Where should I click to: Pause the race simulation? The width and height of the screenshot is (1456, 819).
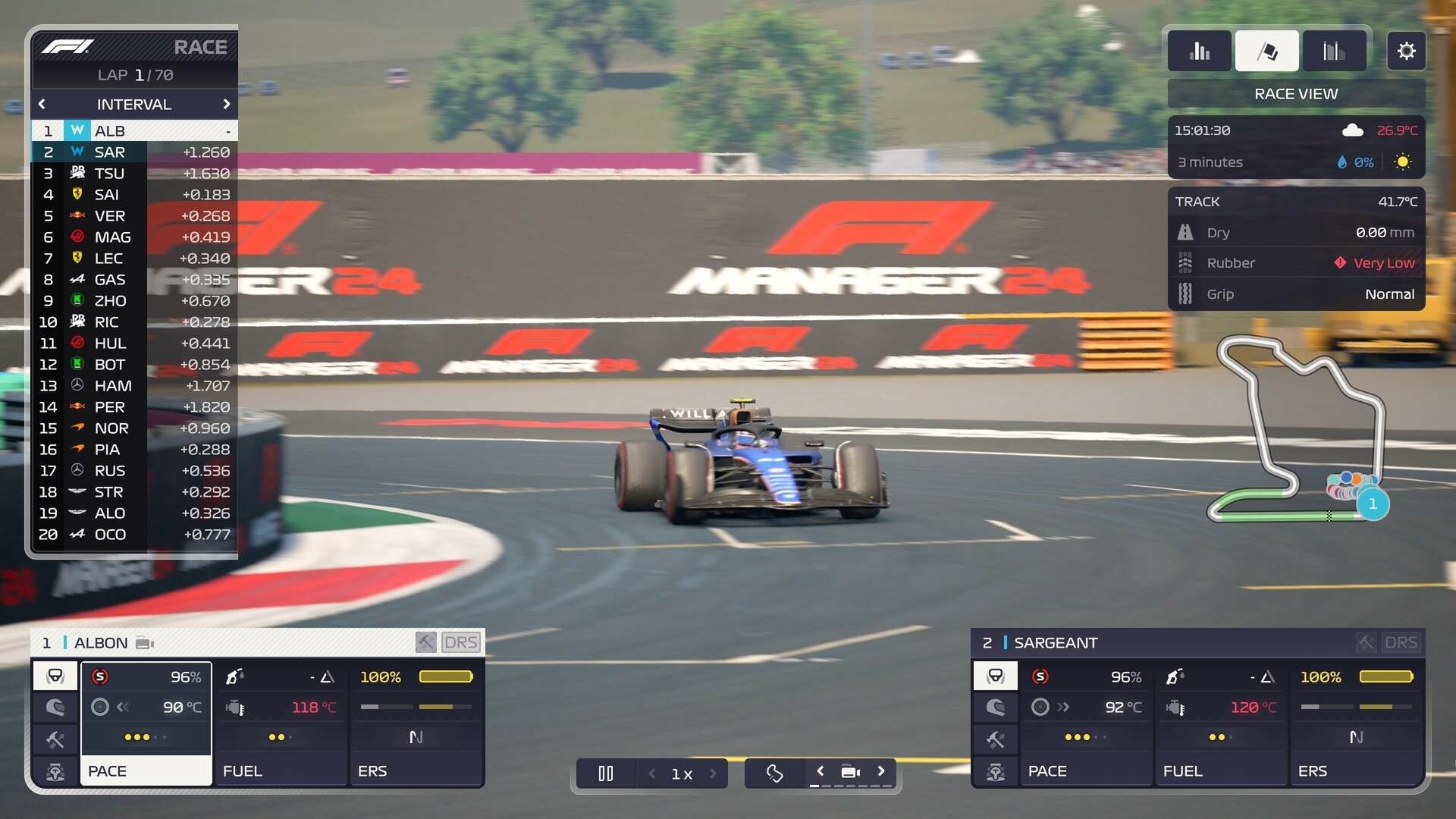pos(606,773)
